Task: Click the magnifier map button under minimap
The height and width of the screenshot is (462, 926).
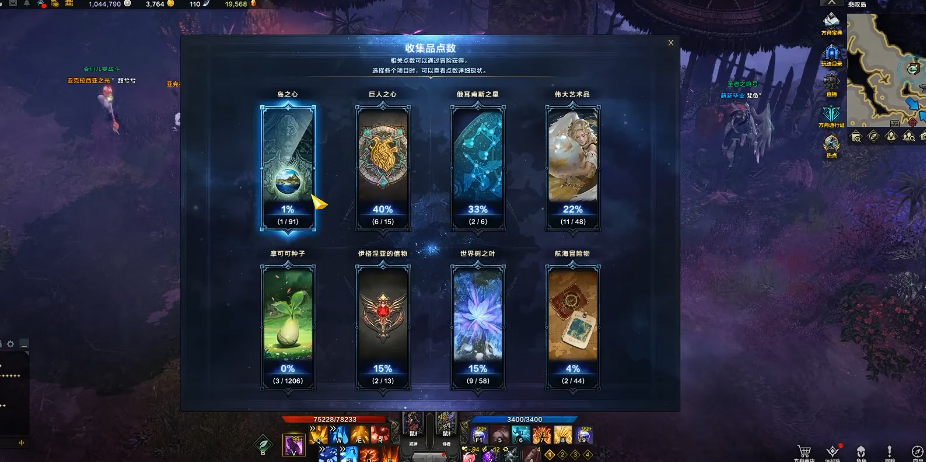Action: (855, 135)
